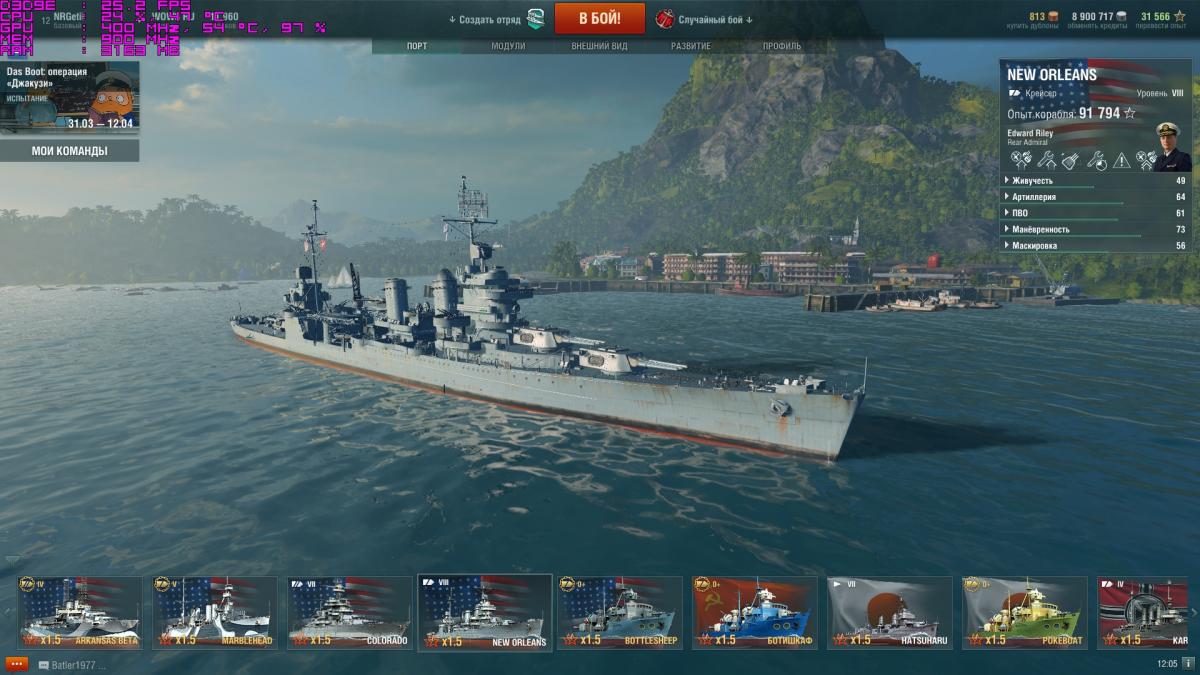
Task: Select the ПОРТ tab
Action: pyautogui.click(x=417, y=46)
